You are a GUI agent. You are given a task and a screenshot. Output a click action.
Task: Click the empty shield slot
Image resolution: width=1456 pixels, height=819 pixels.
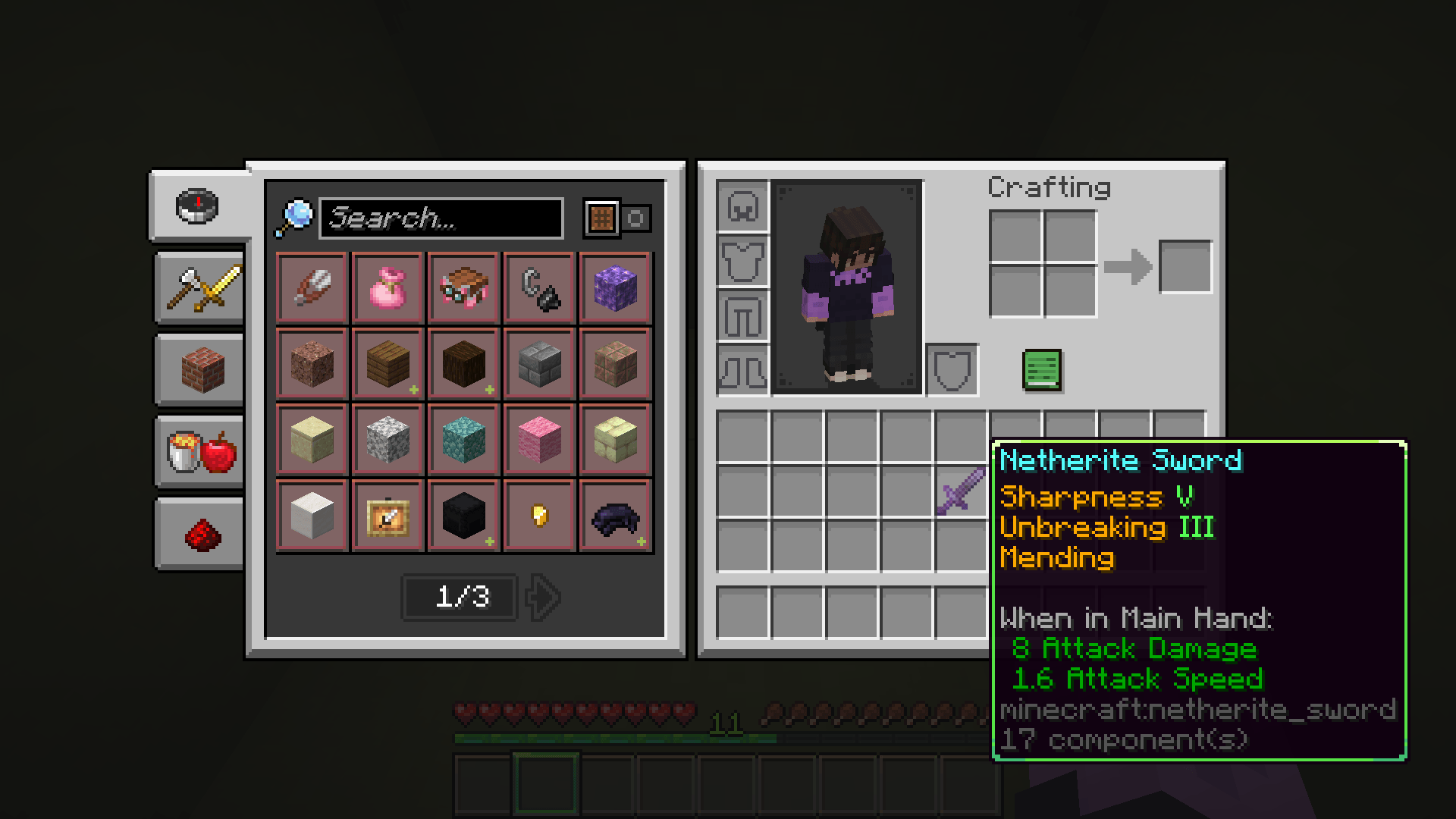952,371
